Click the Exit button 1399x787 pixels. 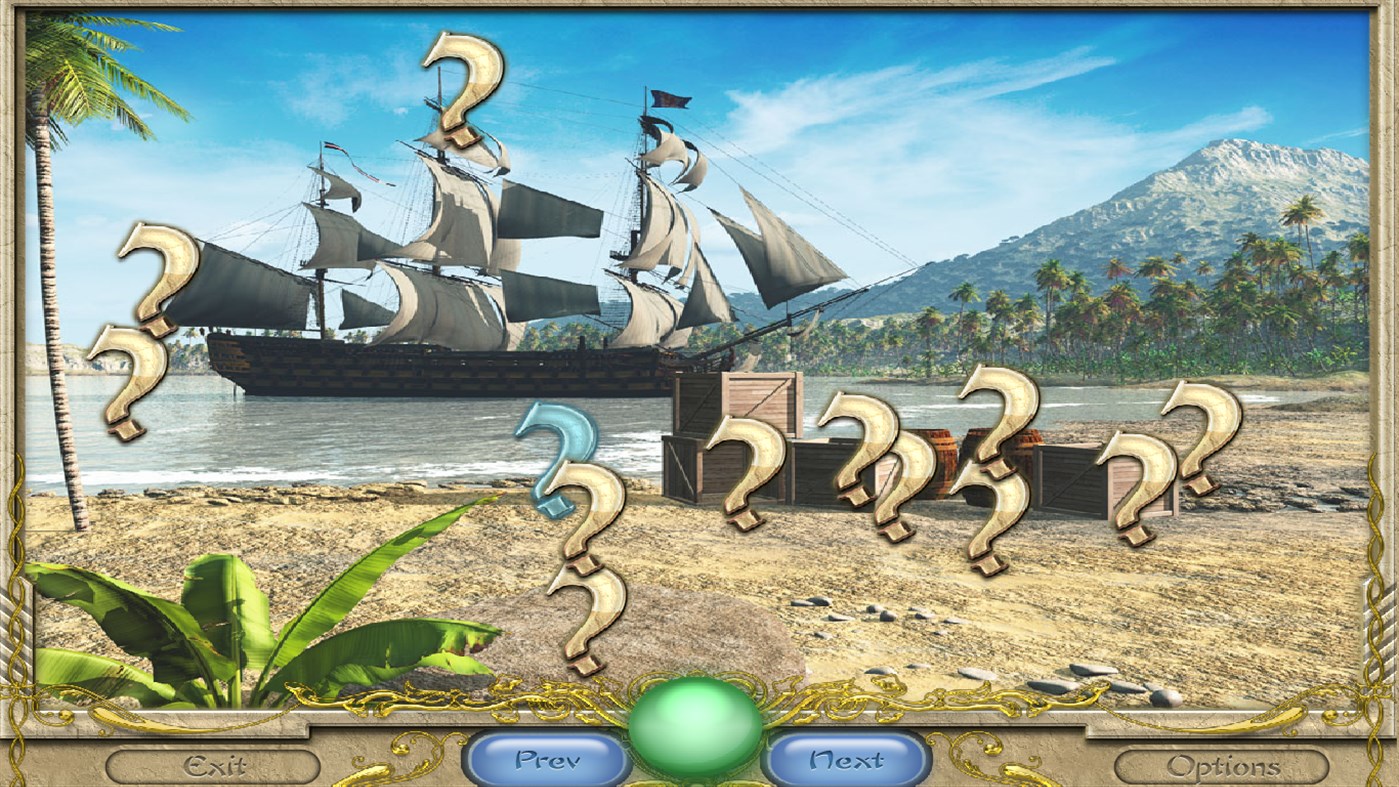coord(213,766)
